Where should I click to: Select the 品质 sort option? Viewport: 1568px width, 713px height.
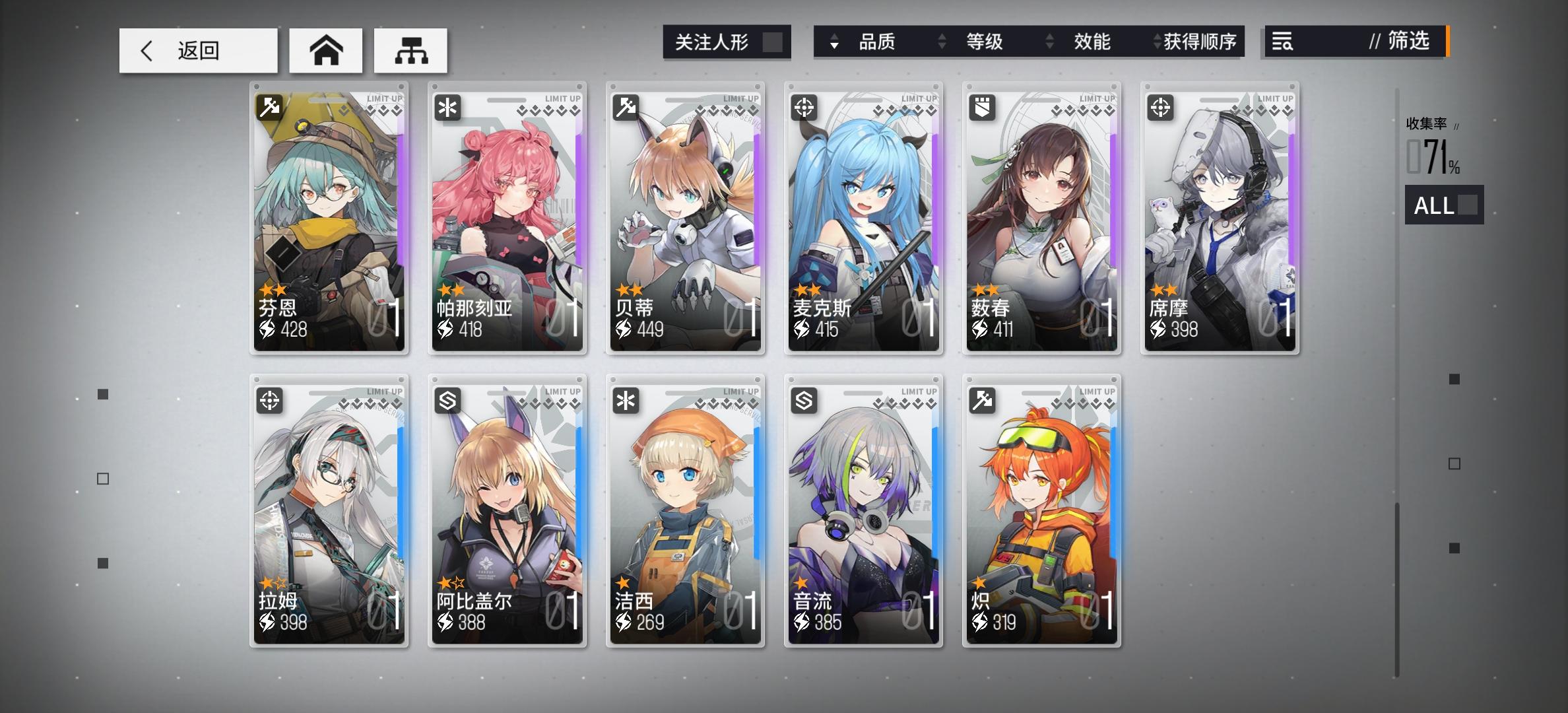(878, 42)
